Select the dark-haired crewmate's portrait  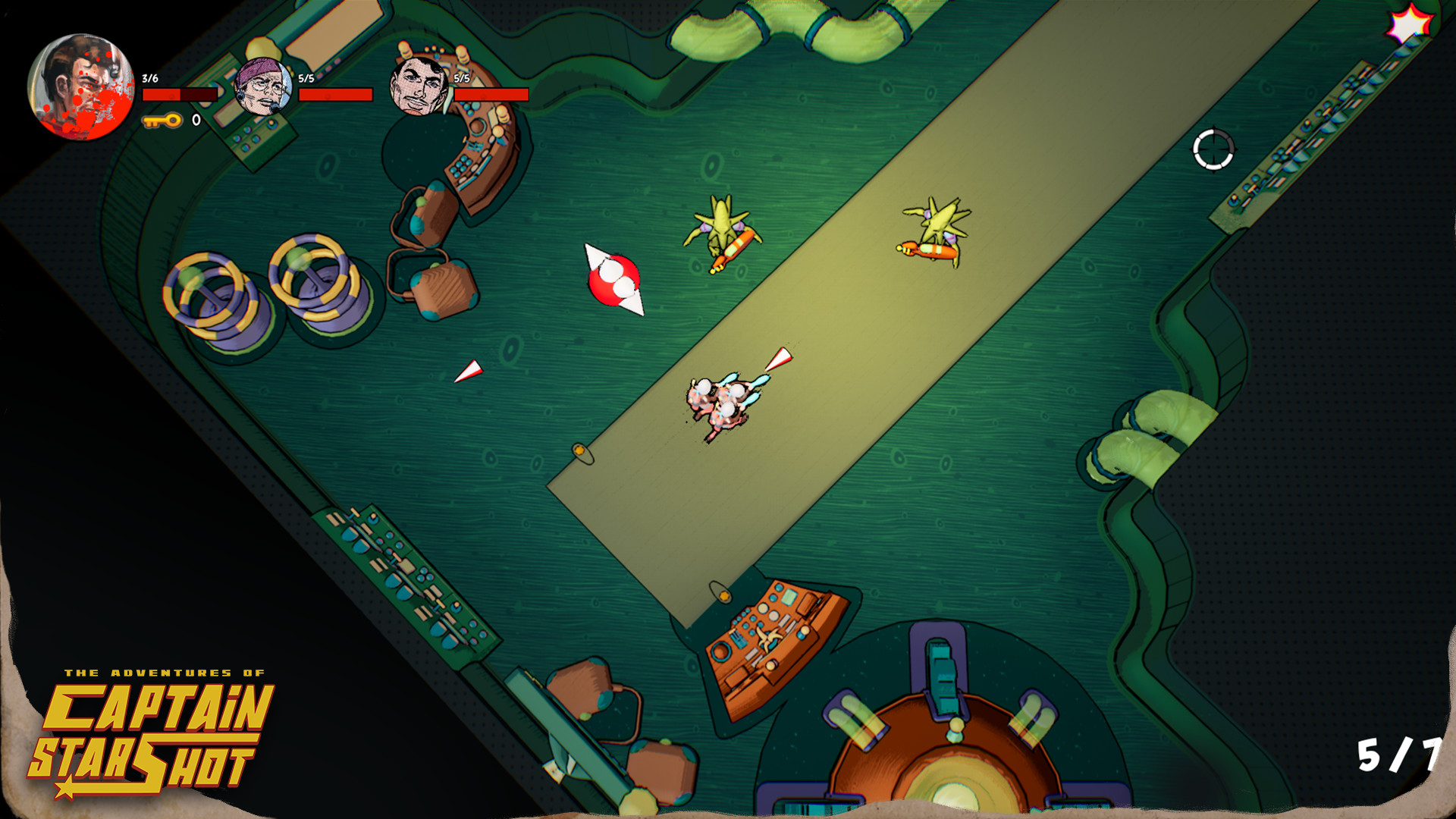click(x=418, y=85)
